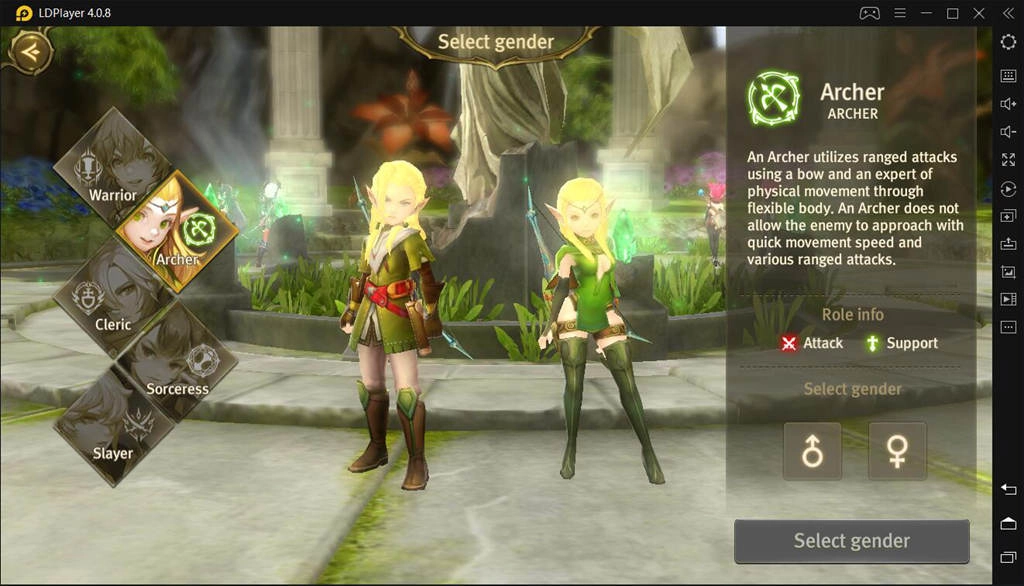
Task: Choose the male gender symbol button
Action: 812,451
